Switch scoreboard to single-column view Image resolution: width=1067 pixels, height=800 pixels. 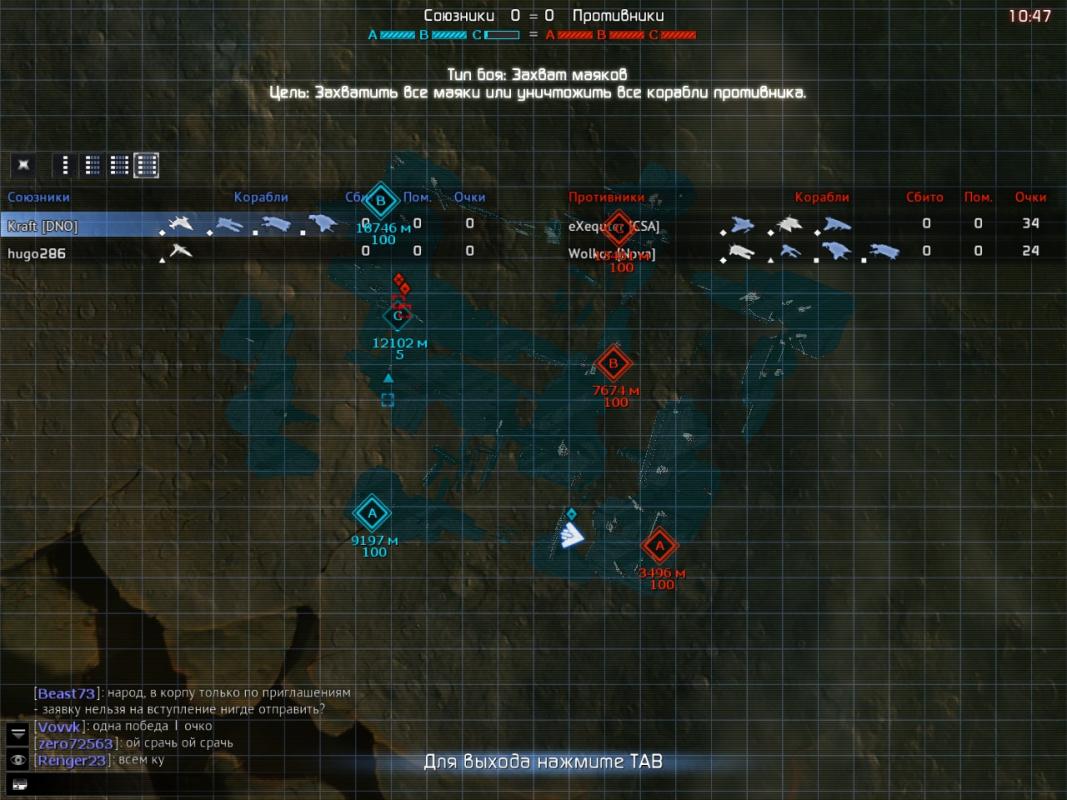coord(66,165)
